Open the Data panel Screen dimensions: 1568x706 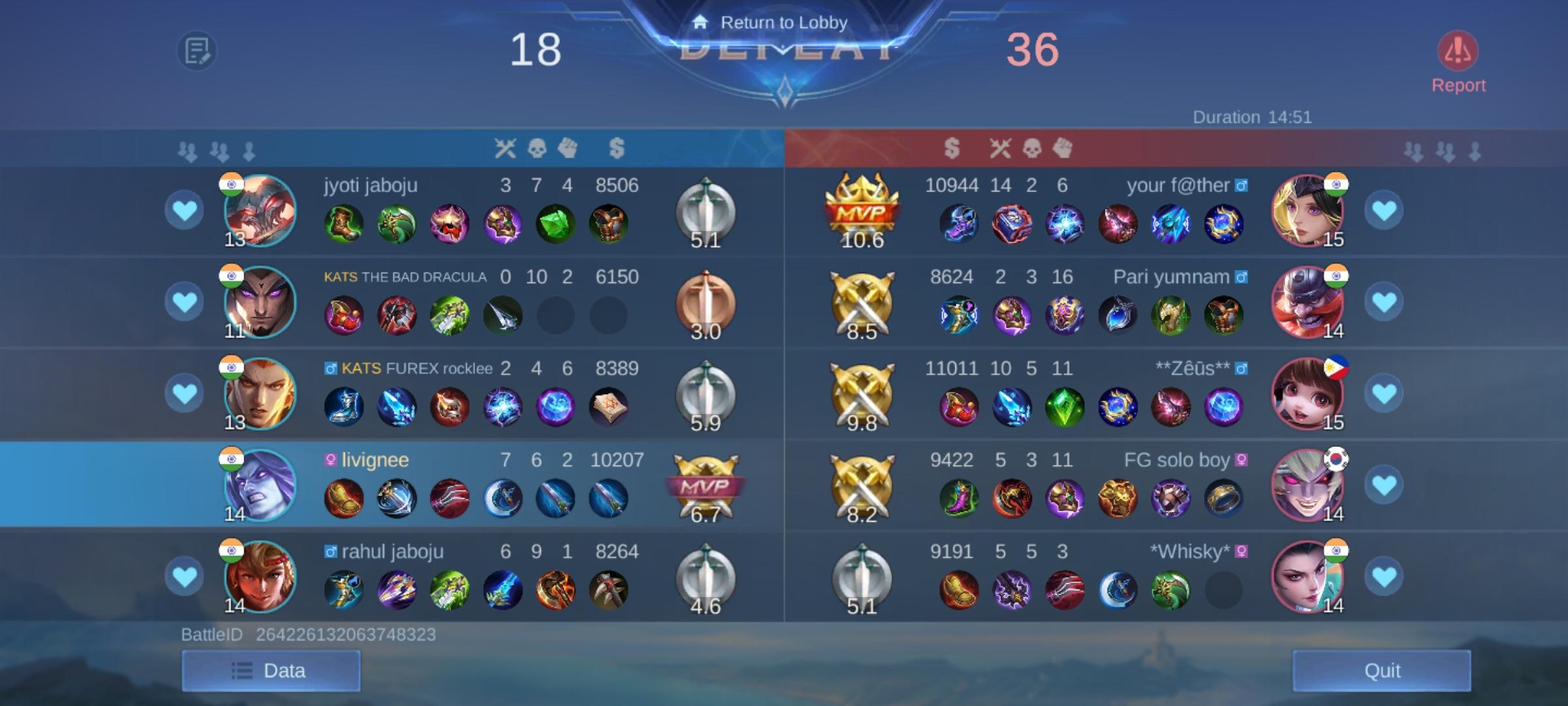click(x=271, y=670)
